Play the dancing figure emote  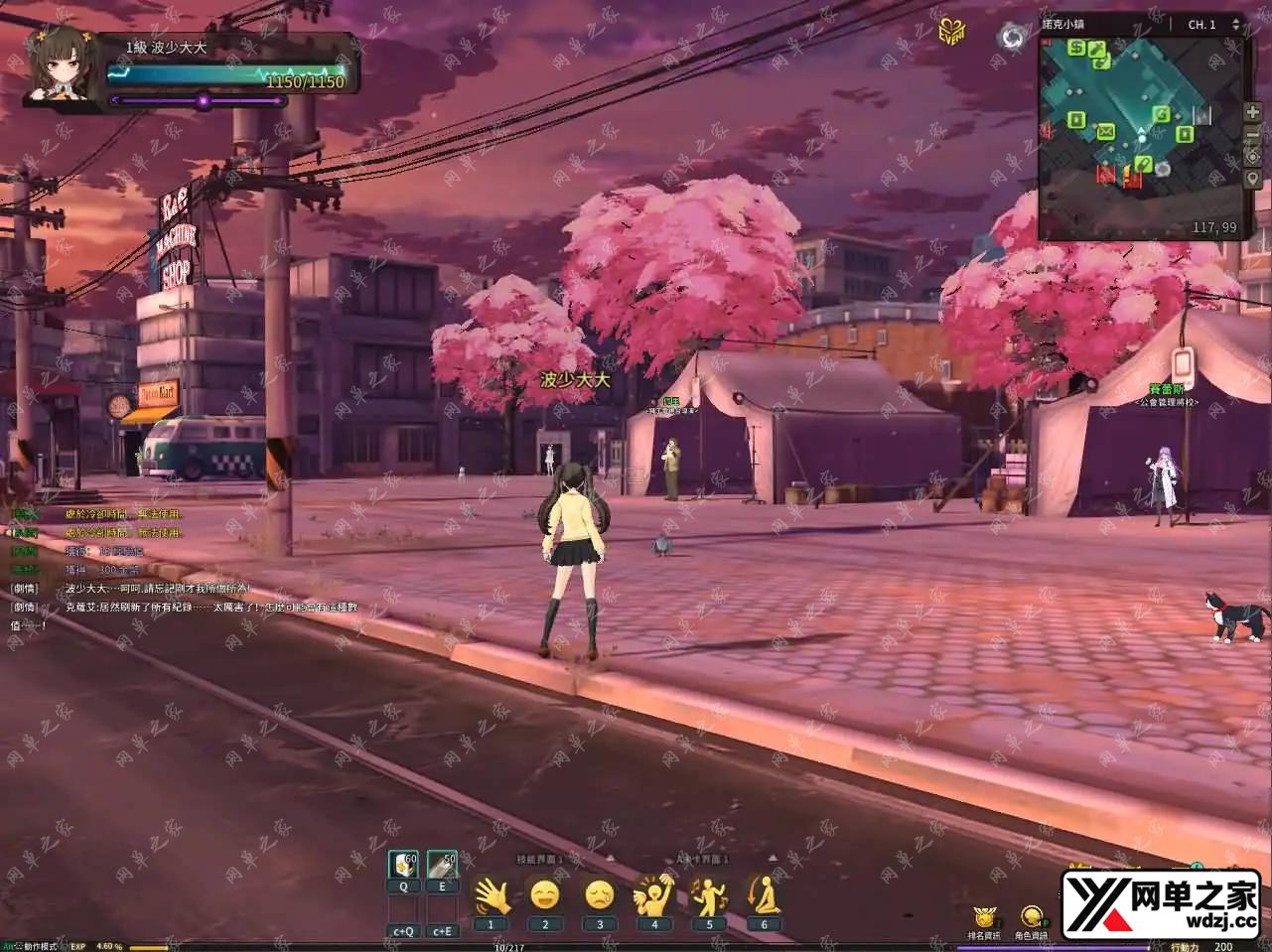click(709, 896)
